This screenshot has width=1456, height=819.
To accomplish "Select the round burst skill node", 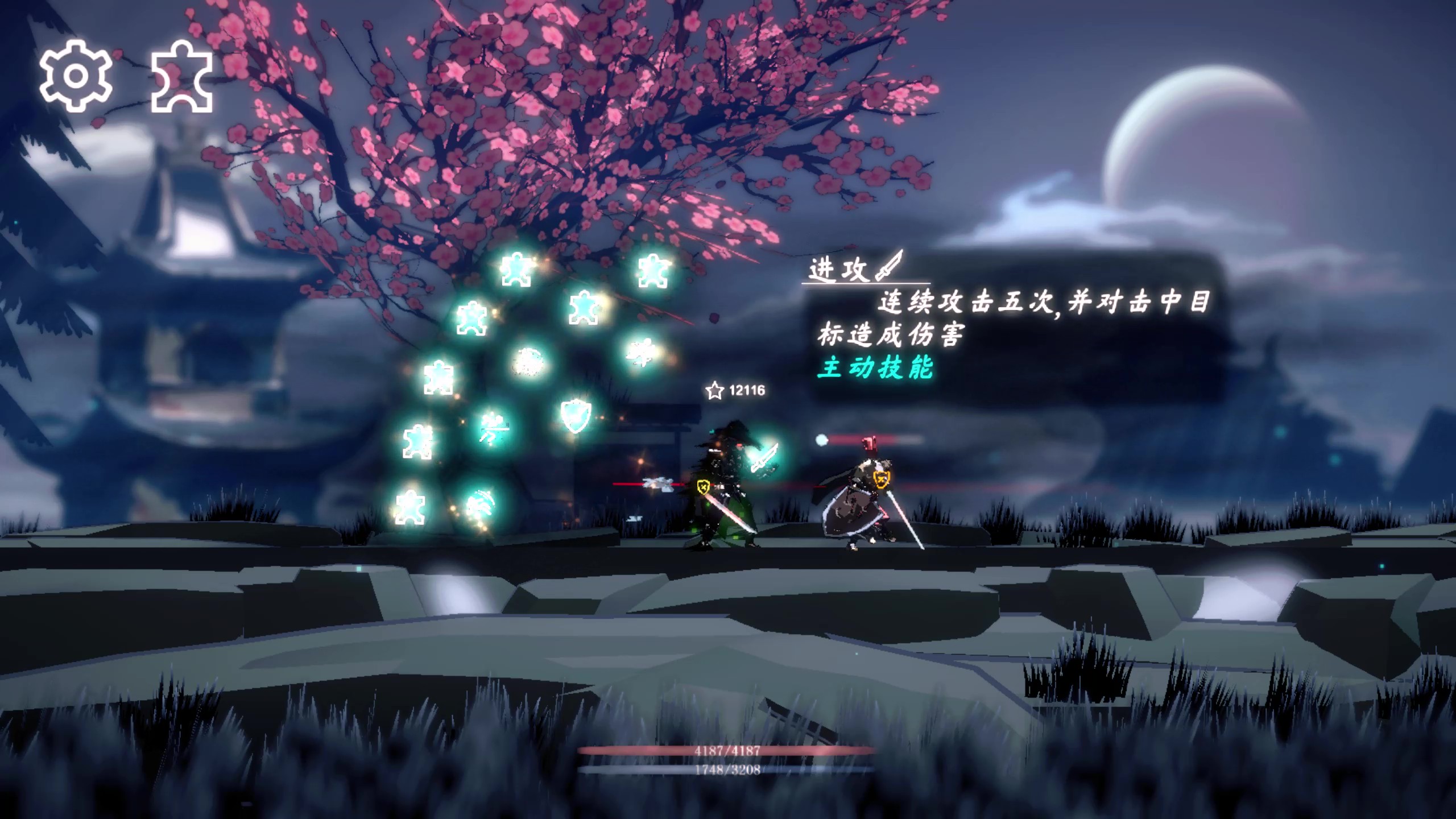I will click(528, 362).
